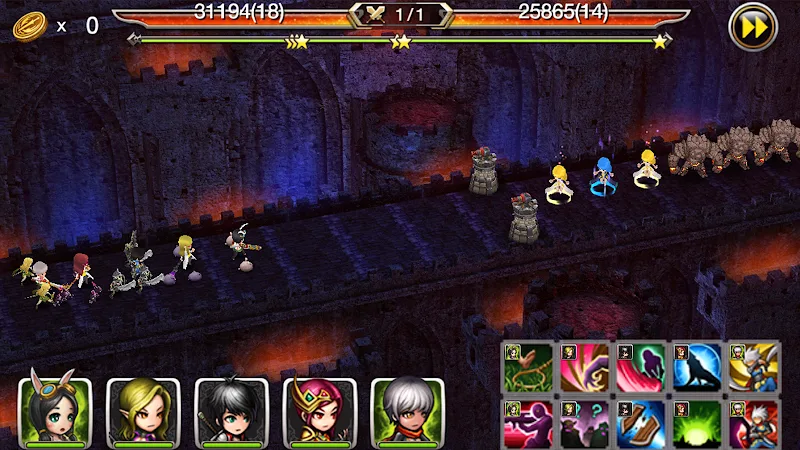Use the confusion question marks skill
Image resolution: width=800 pixels, height=450 pixels.
[x=585, y=422]
